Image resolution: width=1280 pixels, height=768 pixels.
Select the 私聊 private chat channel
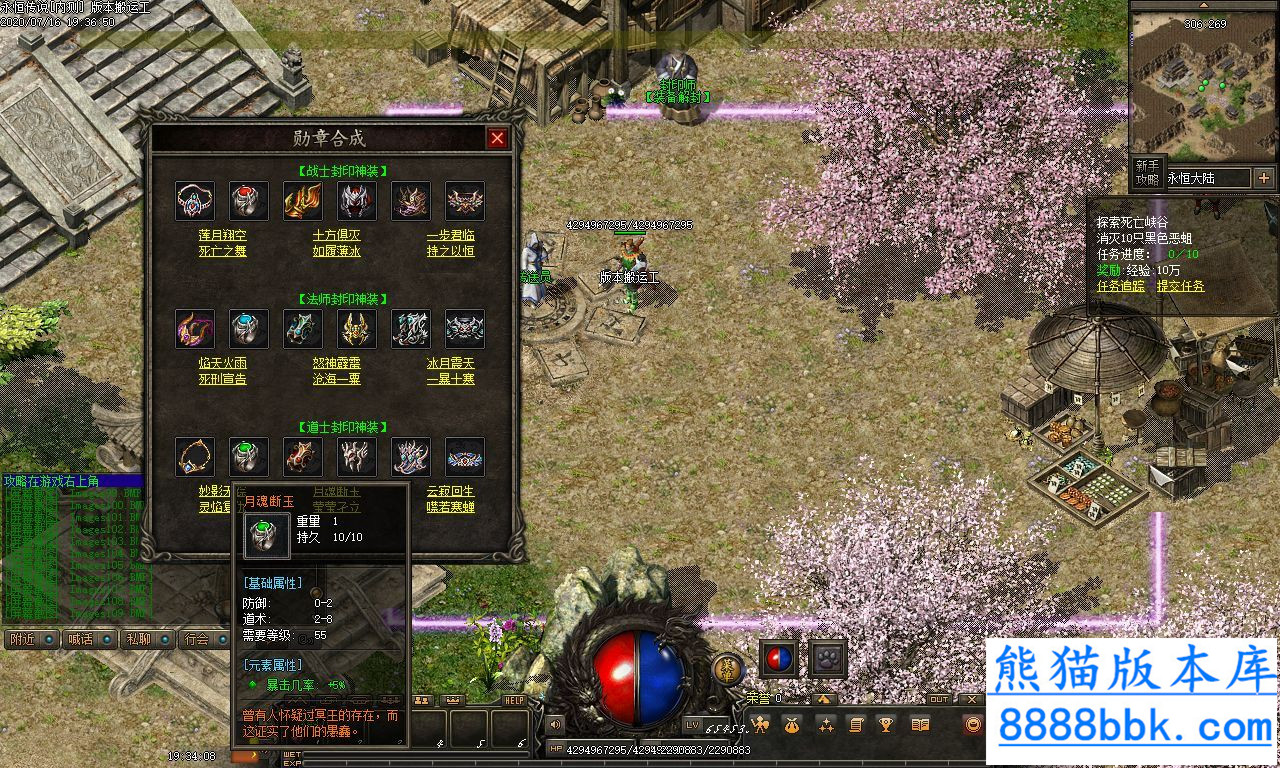pyautogui.click(x=146, y=639)
